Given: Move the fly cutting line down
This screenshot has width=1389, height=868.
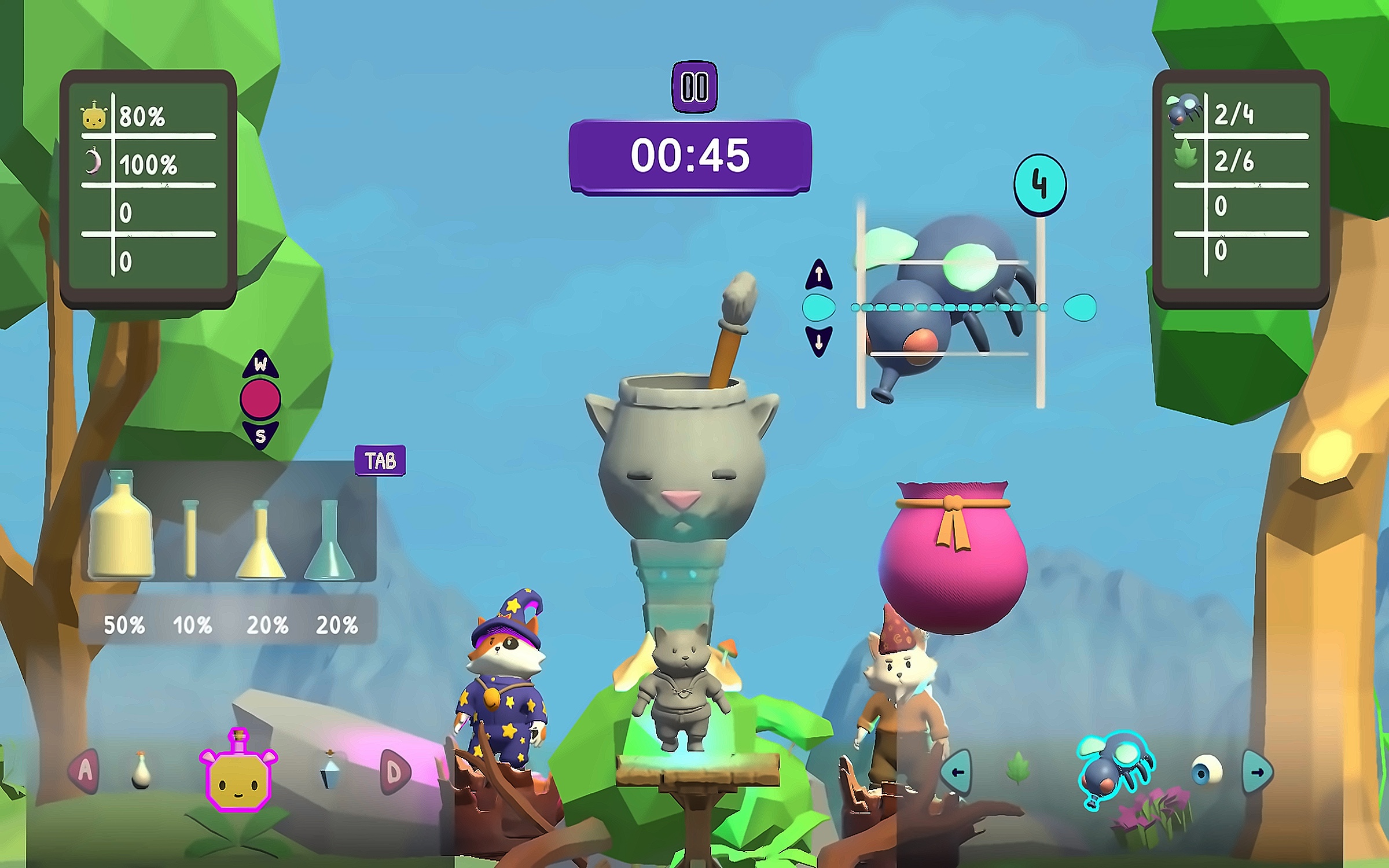Looking at the screenshot, I should (x=818, y=341).
